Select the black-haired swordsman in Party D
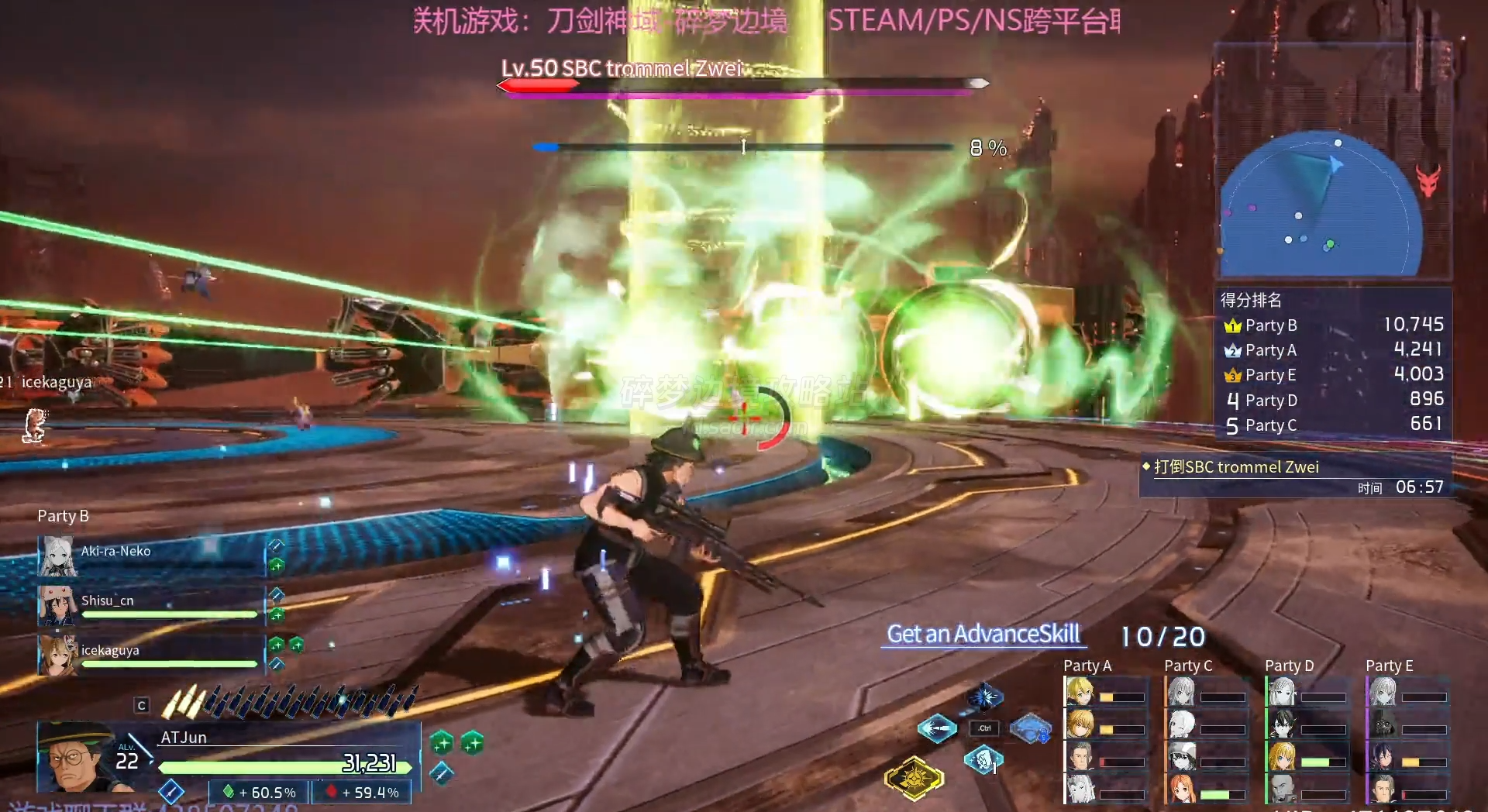The width and height of the screenshot is (1488, 812). coord(1283,724)
